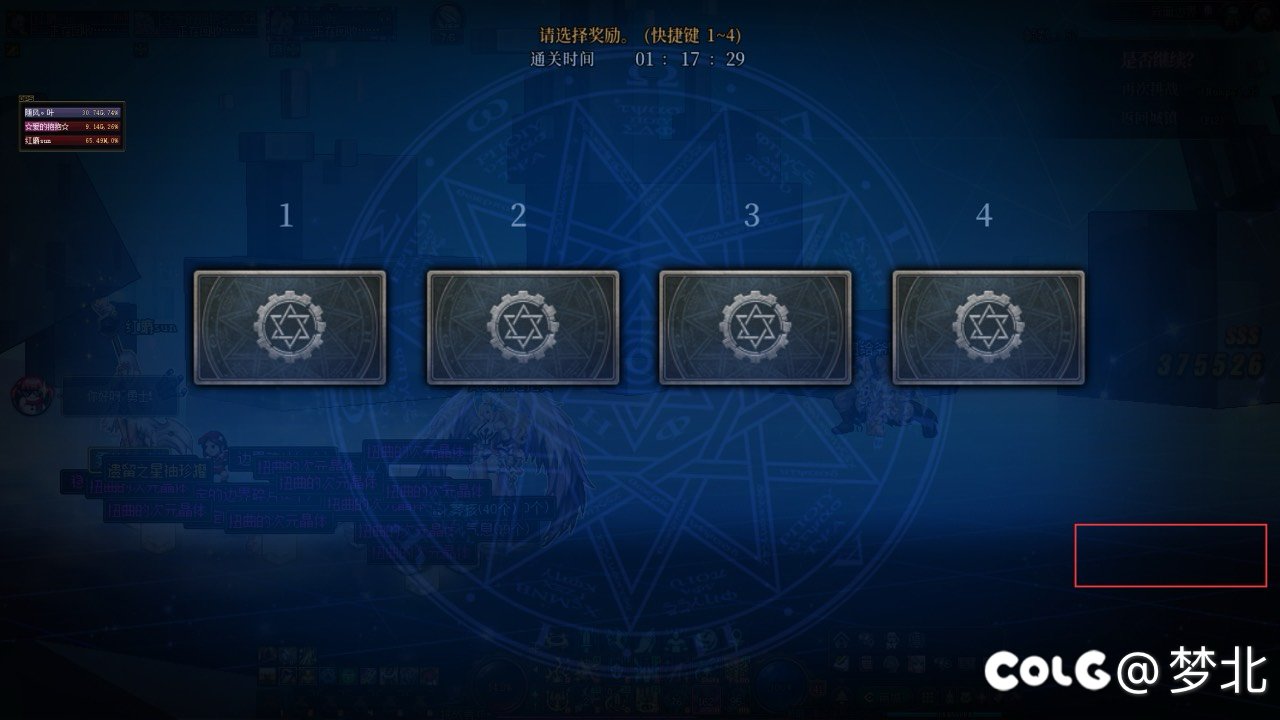Select reward card number 3
The width and height of the screenshot is (1280, 720).
[753, 325]
